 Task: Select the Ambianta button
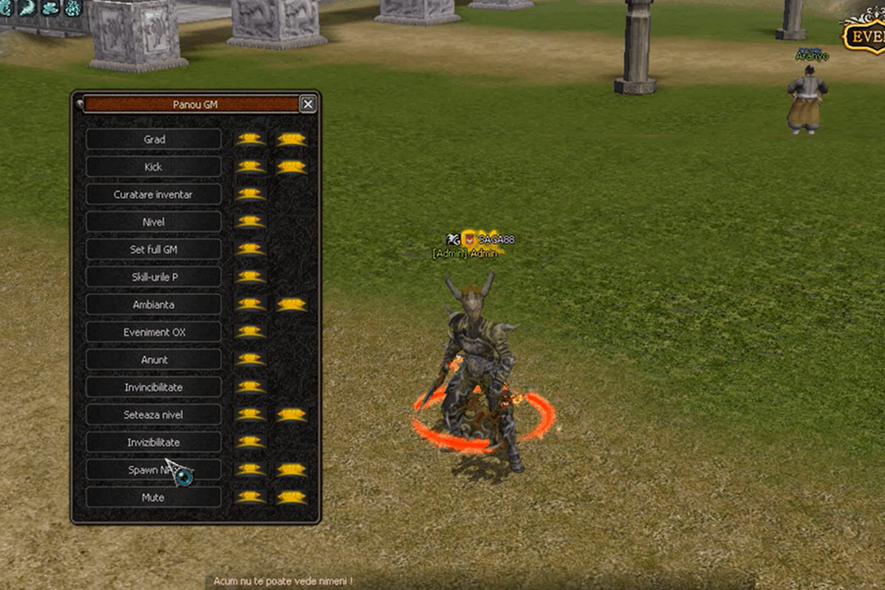point(154,304)
